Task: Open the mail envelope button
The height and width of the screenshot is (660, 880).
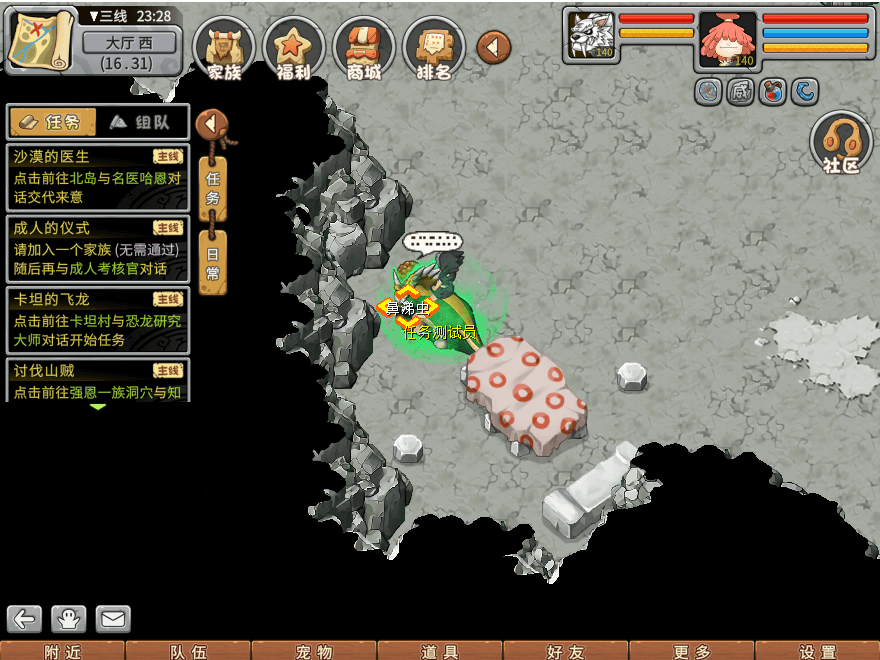Action: pyautogui.click(x=113, y=619)
